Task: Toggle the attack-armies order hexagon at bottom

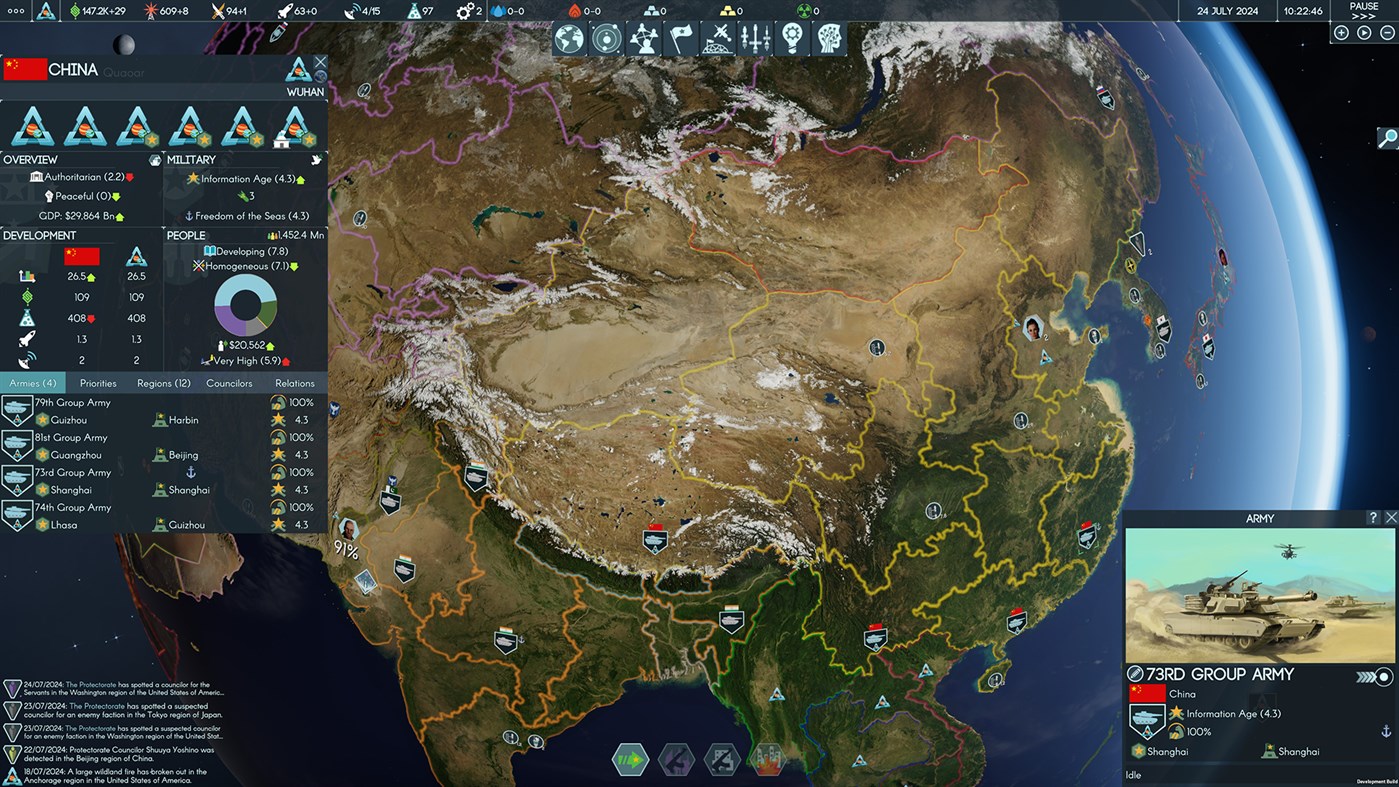Action: pyautogui.click(x=676, y=760)
